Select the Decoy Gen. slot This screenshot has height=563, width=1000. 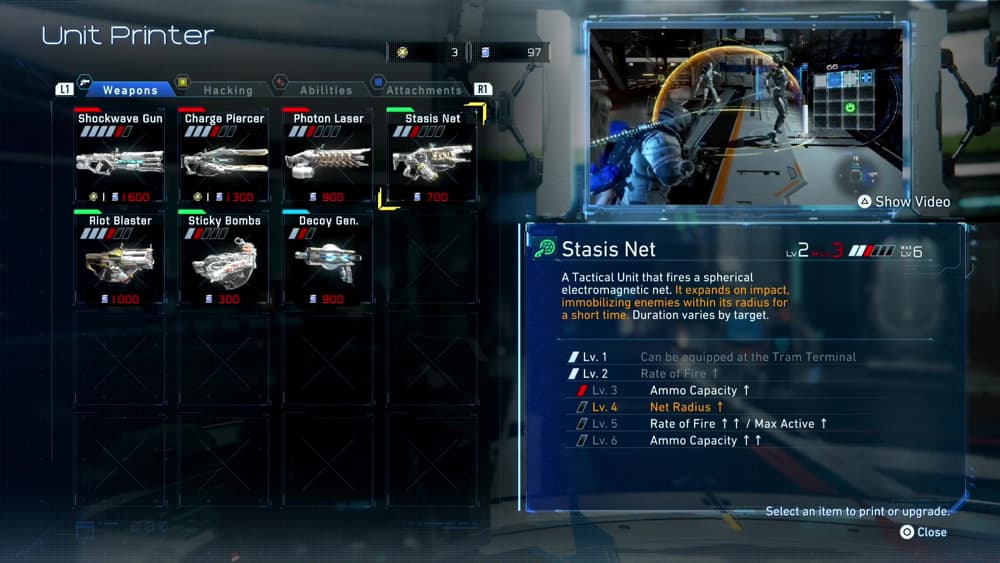point(328,258)
